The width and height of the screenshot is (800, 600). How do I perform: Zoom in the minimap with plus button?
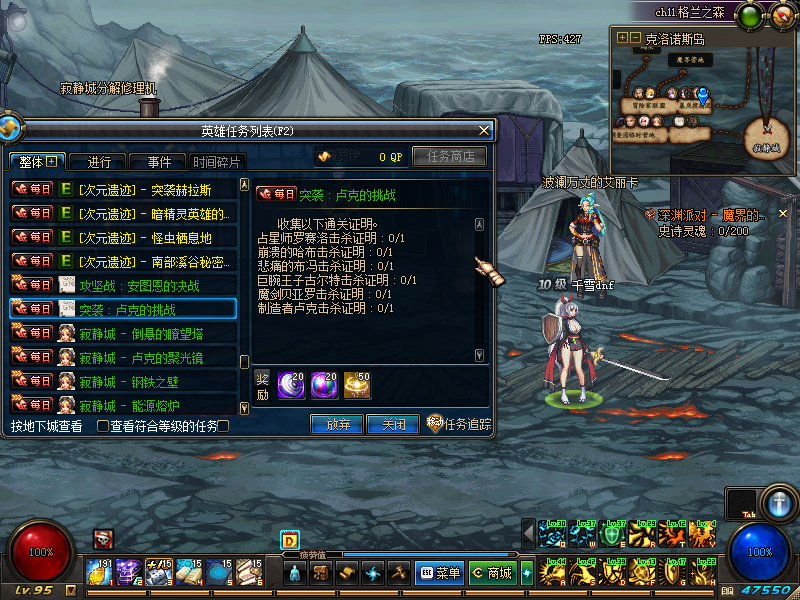click(623, 38)
